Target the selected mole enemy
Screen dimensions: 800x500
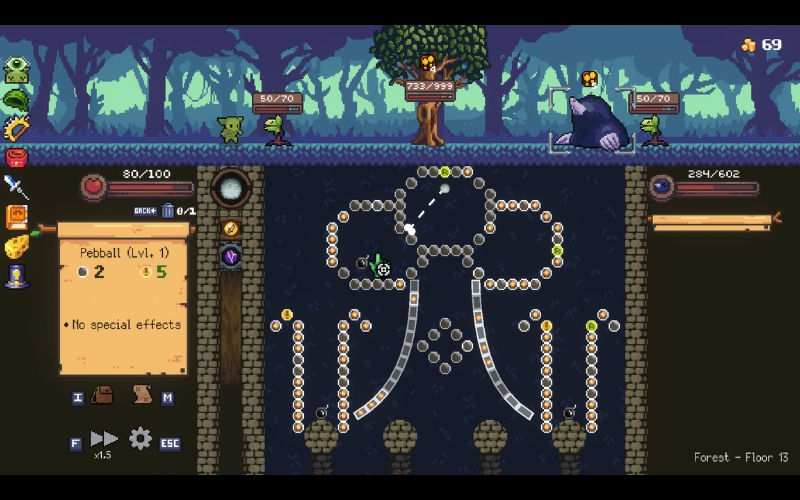[594, 122]
